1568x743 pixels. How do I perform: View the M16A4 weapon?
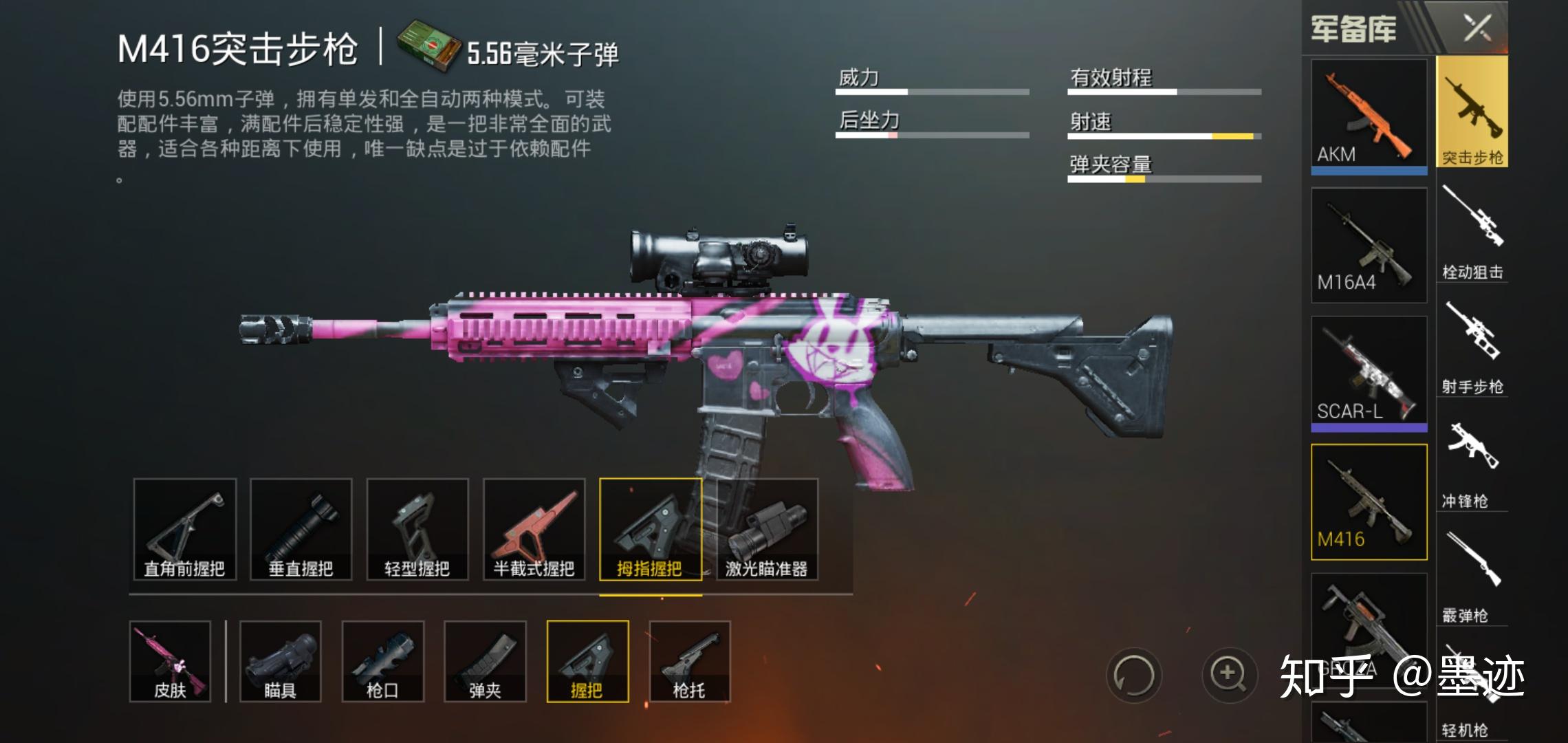(1369, 244)
